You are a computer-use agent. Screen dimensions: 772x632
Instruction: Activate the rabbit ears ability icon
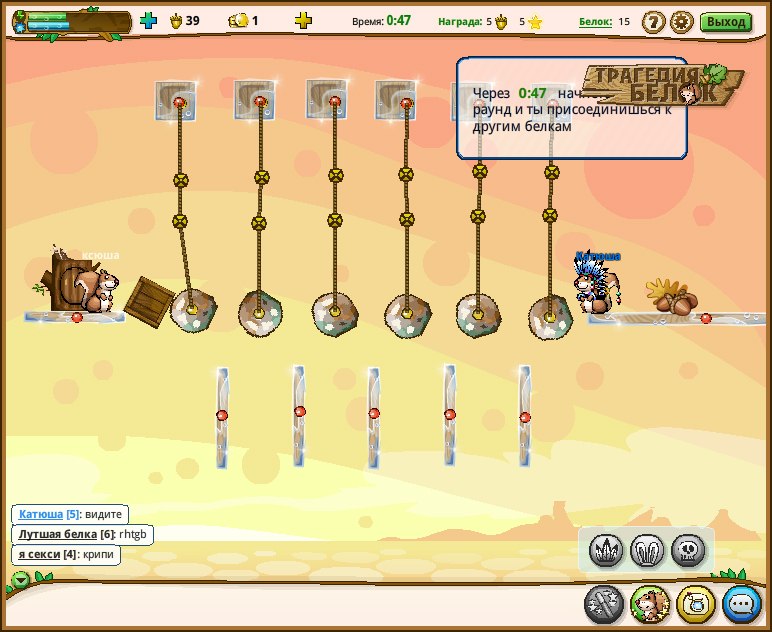coord(647,549)
